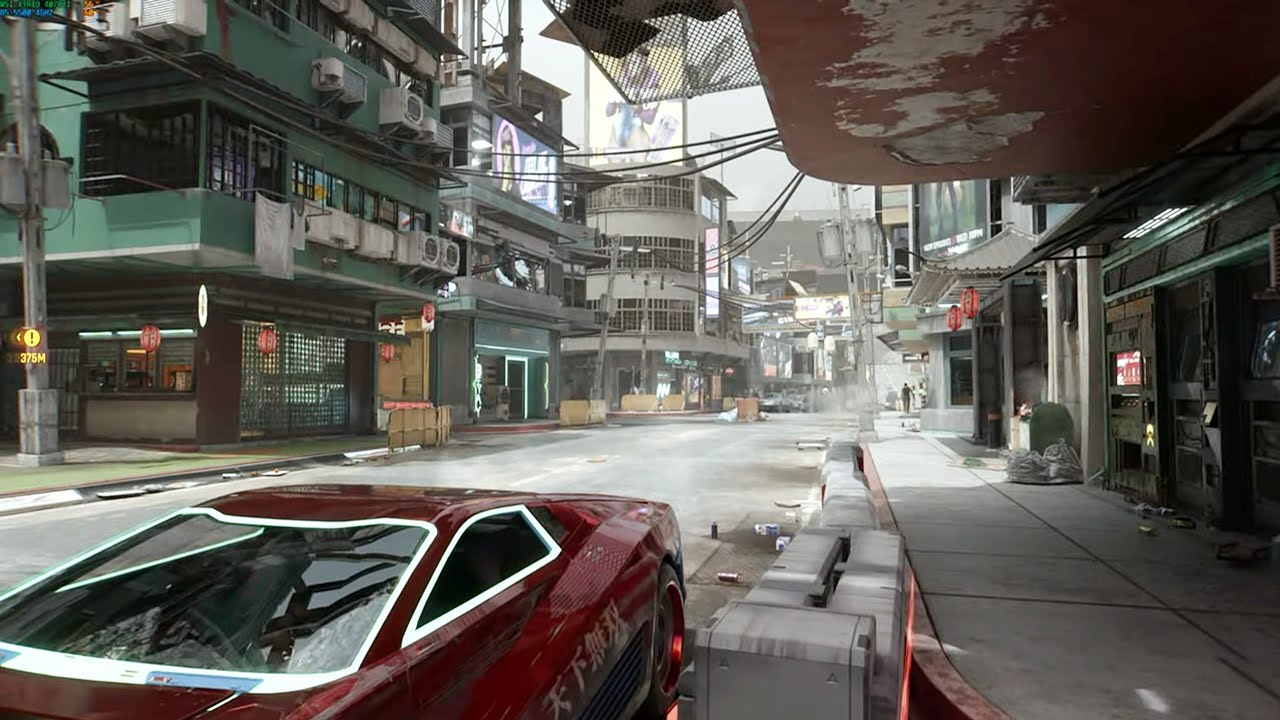Click the 375M distance label

tap(33, 357)
